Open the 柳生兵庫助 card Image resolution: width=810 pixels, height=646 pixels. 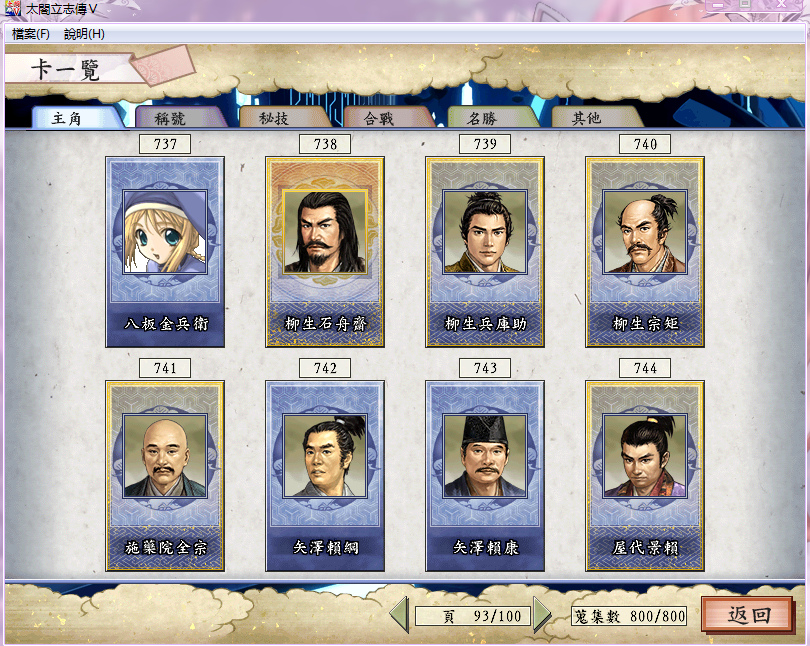click(x=485, y=251)
